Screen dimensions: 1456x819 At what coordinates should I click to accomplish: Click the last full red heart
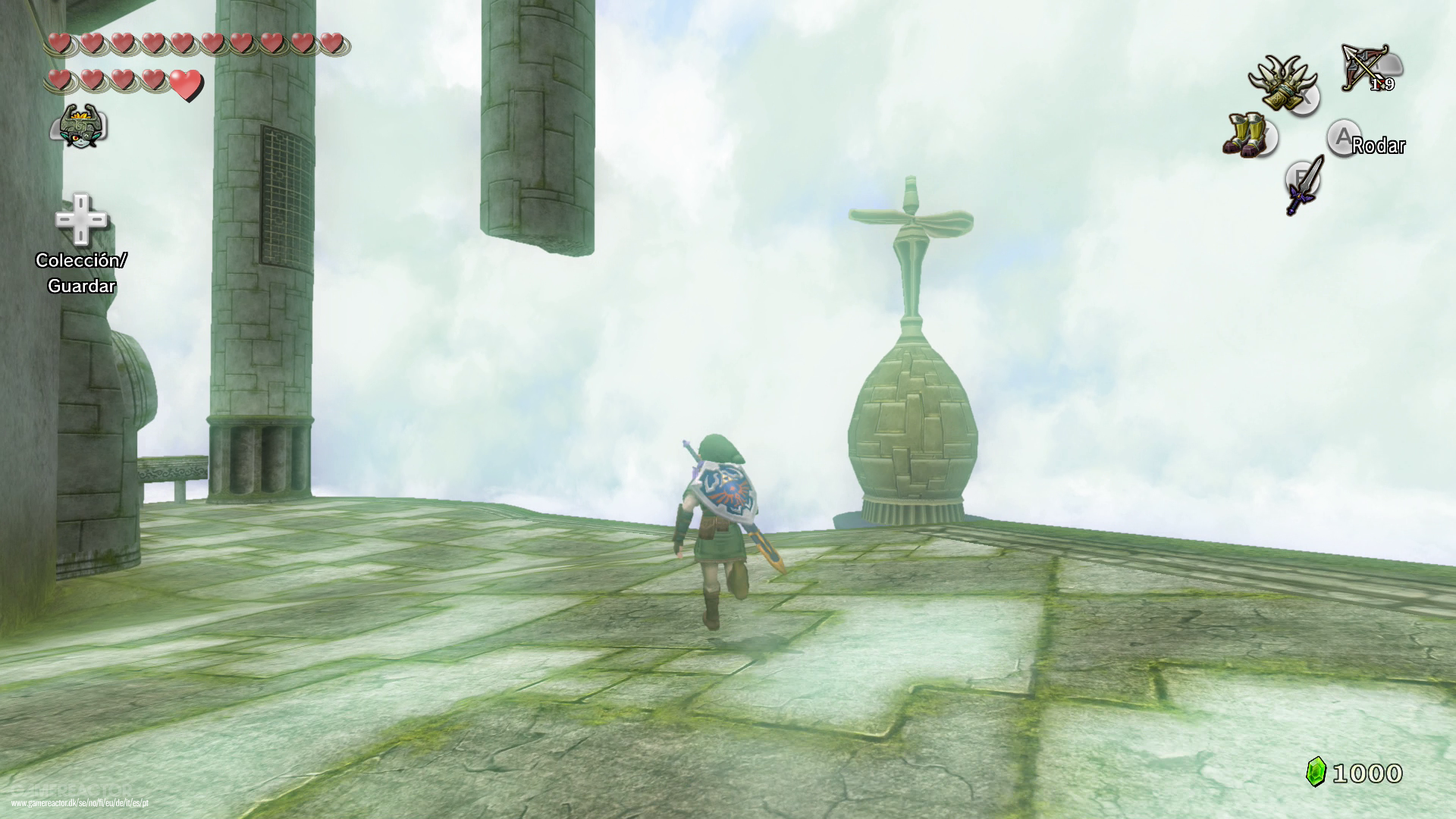pos(184,86)
